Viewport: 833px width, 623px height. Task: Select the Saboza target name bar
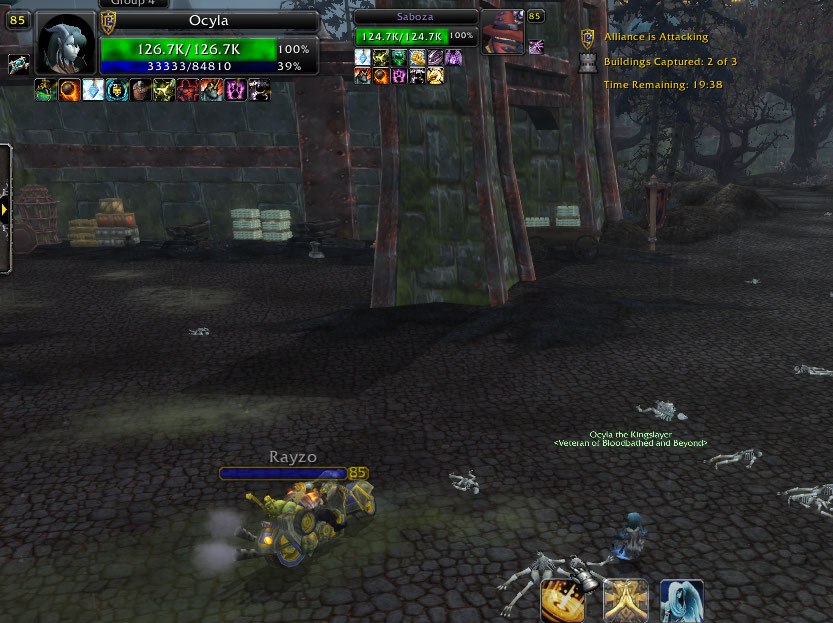click(x=416, y=17)
